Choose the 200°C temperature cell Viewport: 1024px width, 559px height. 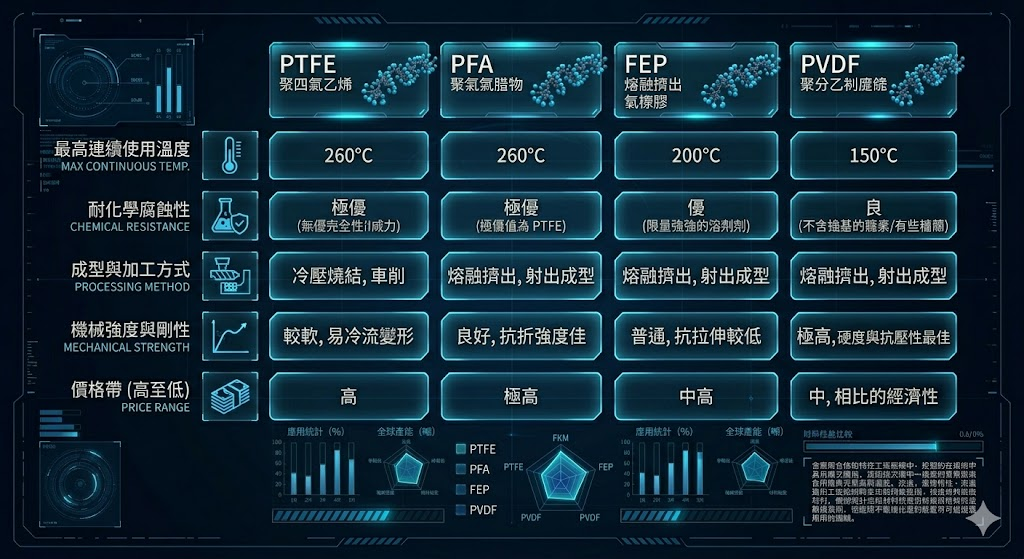pos(695,155)
